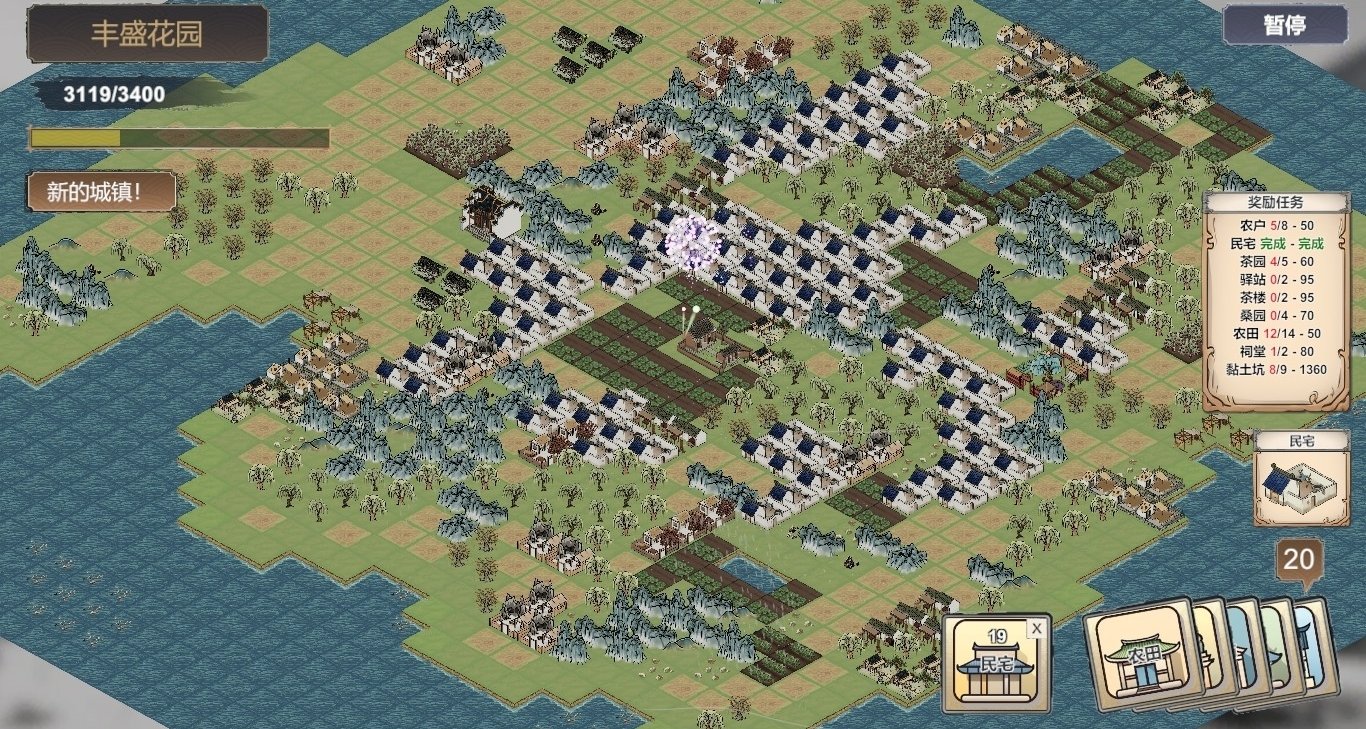The height and width of the screenshot is (729, 1366).
Task: Select the 丰盛花园 town name banner
Action: click(x=147, y=34)
